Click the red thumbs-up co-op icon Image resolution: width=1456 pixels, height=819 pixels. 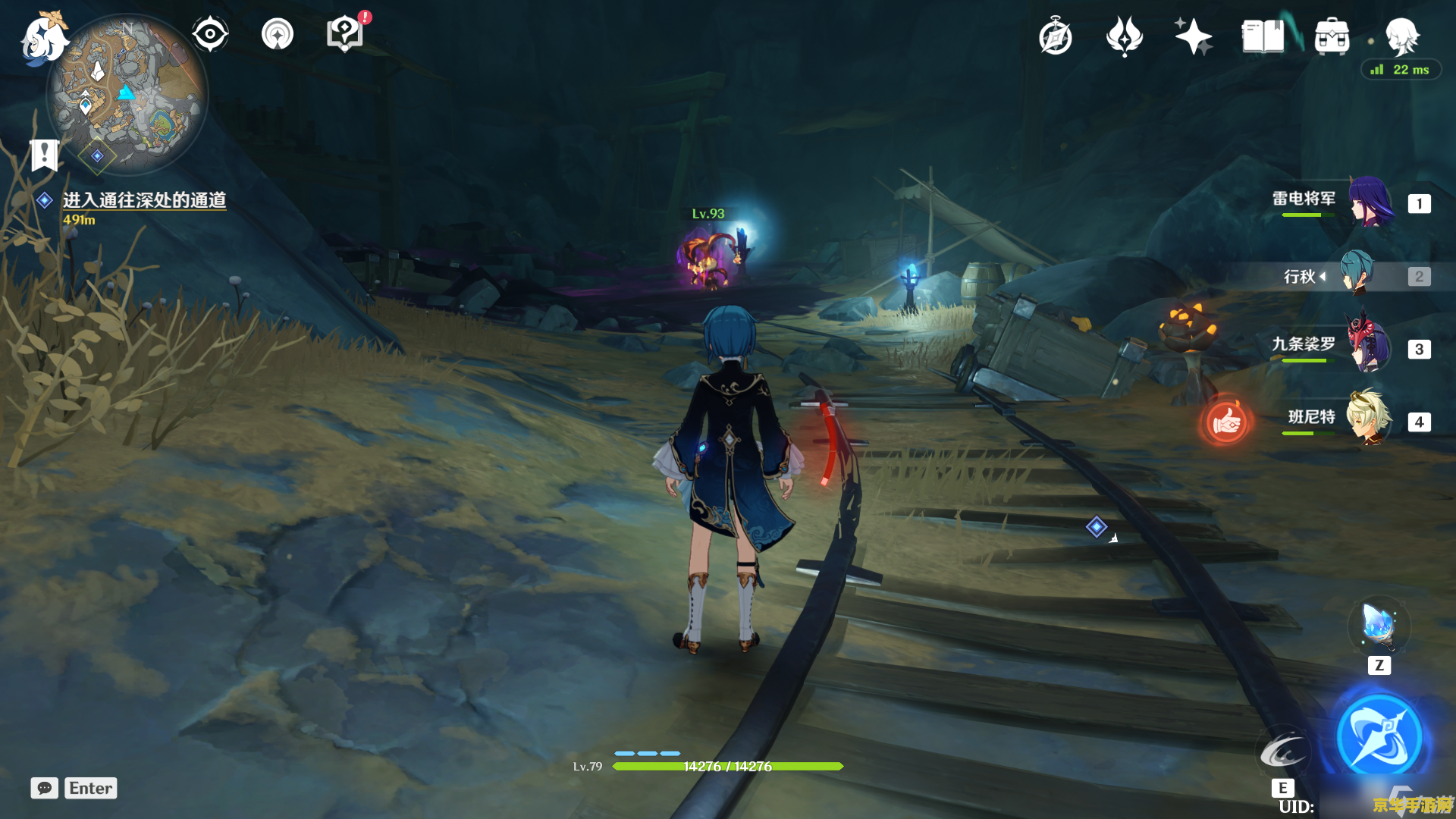1225,422
